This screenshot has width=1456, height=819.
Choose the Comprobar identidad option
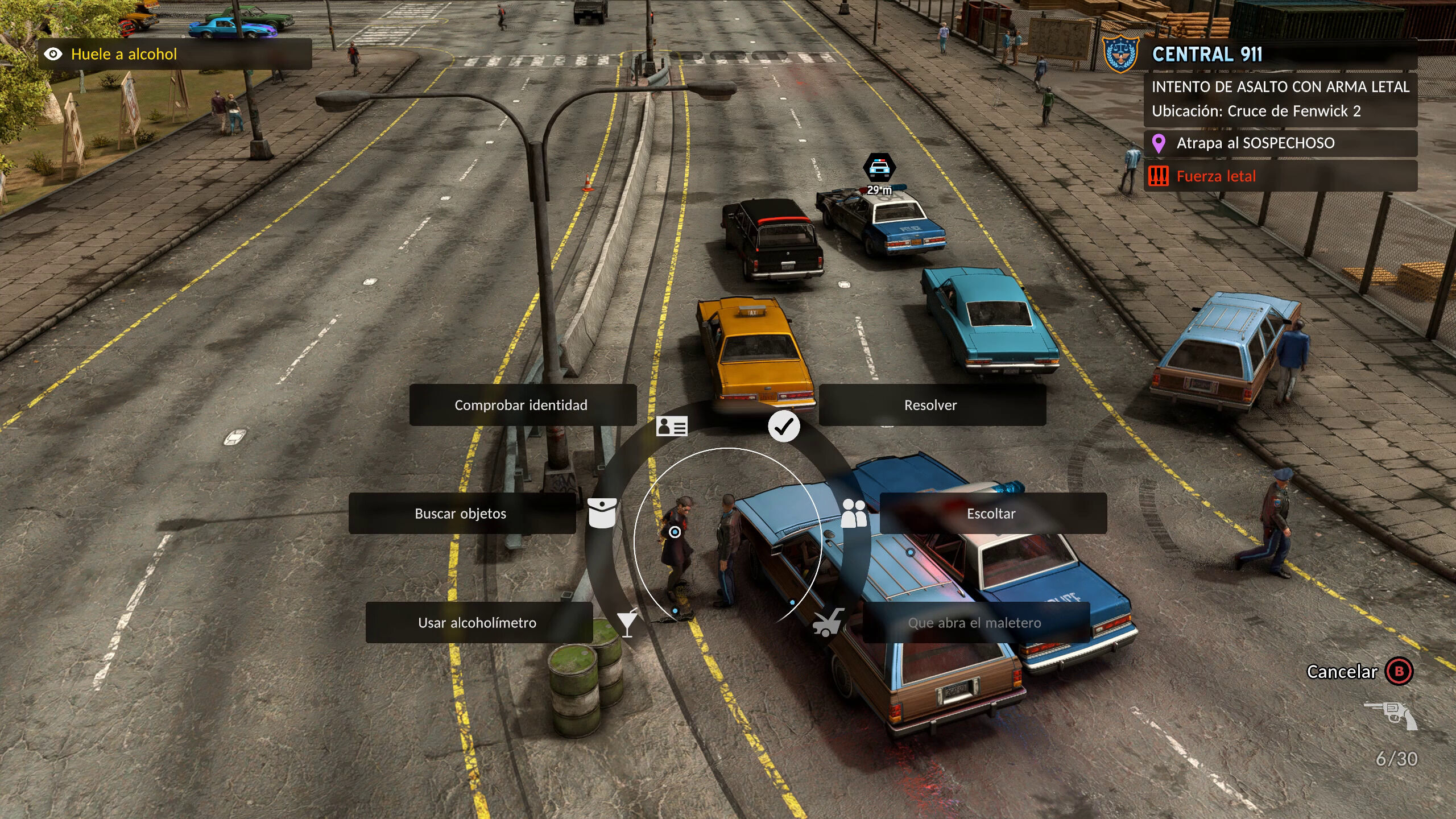(x=522, y=405)
